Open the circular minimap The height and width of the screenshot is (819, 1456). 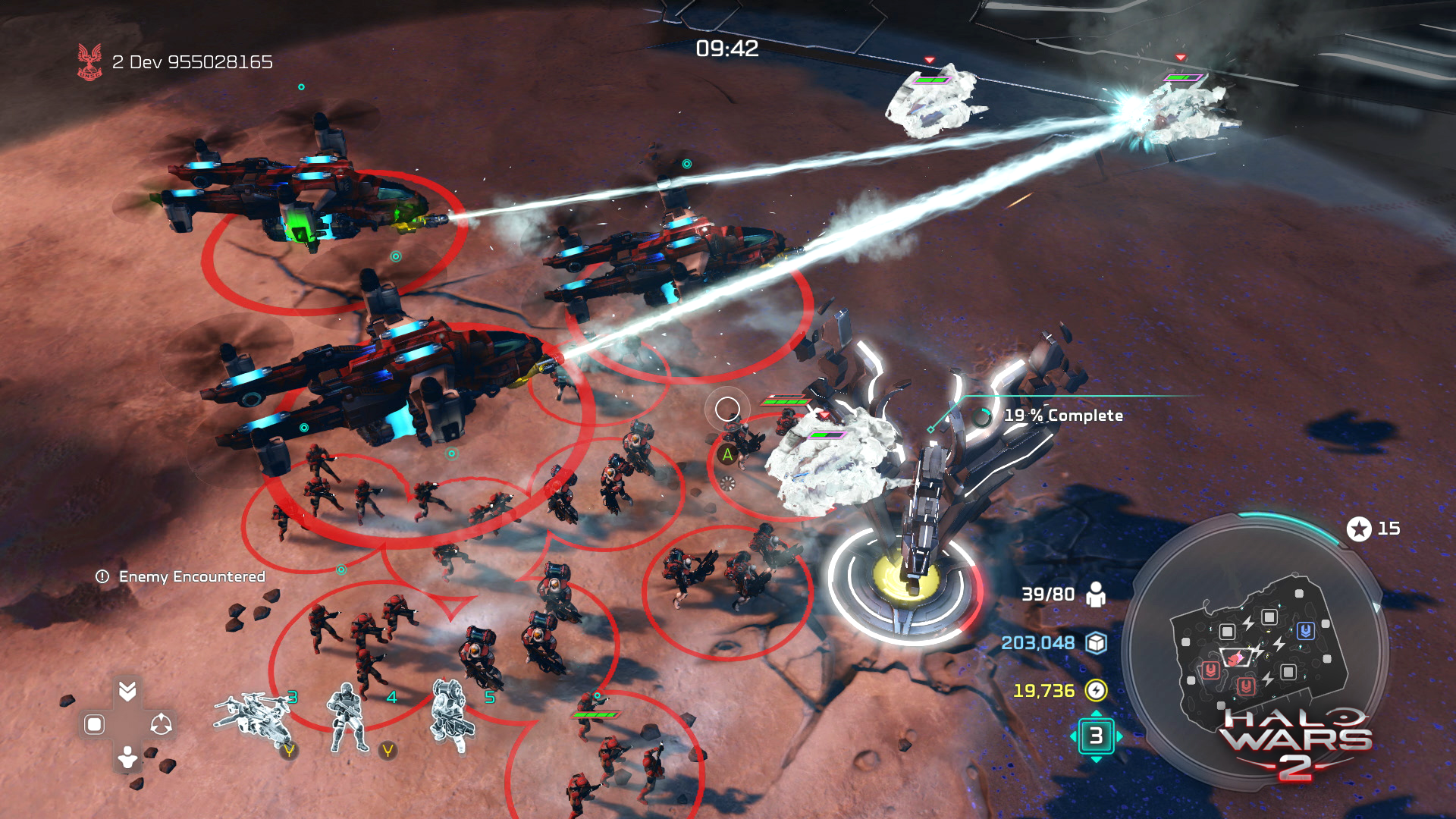(1256, 651)
